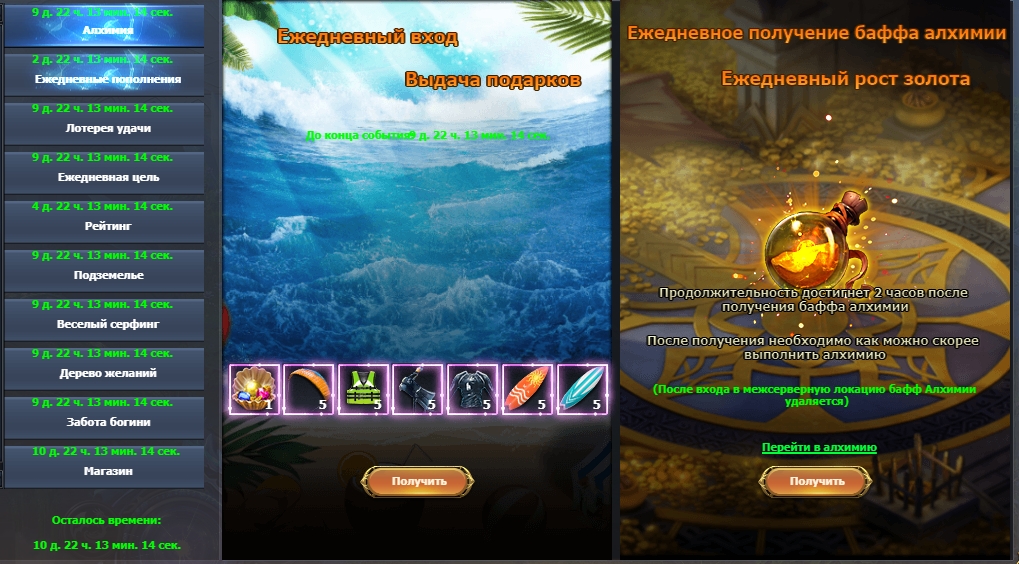The height and width of the screenshot is (564, 1019).
Task: Inspect the orange paraglider reward slot
Action: (308, 389)
